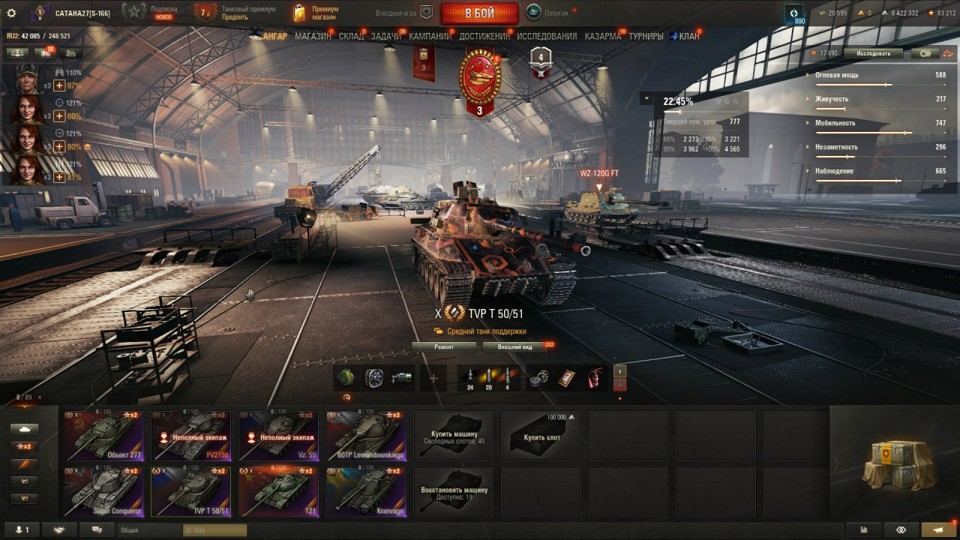The height and width of the screenshot is (540, 960).
Task: Open the СКЛАД tab
Action: tap(351, 36)
